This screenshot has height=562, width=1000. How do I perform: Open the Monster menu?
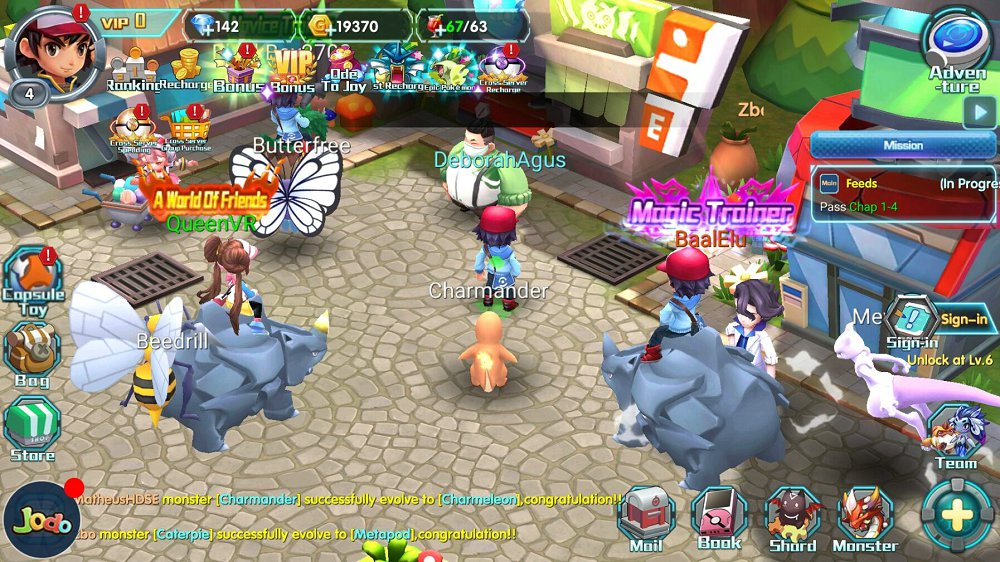(x=865, y=519)
